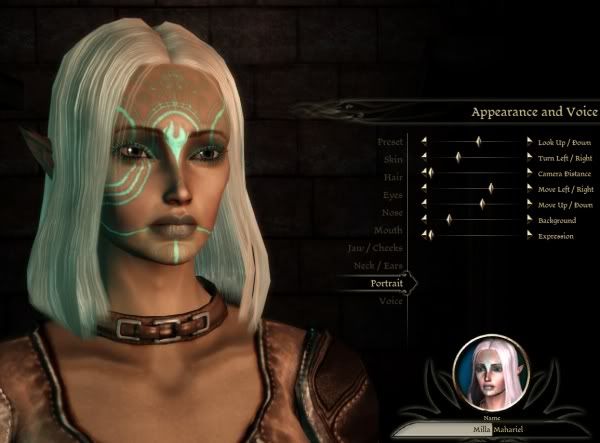This screenshot has width=600, height=443.
Task: Open the Voice category
Action: pos(391,301)
